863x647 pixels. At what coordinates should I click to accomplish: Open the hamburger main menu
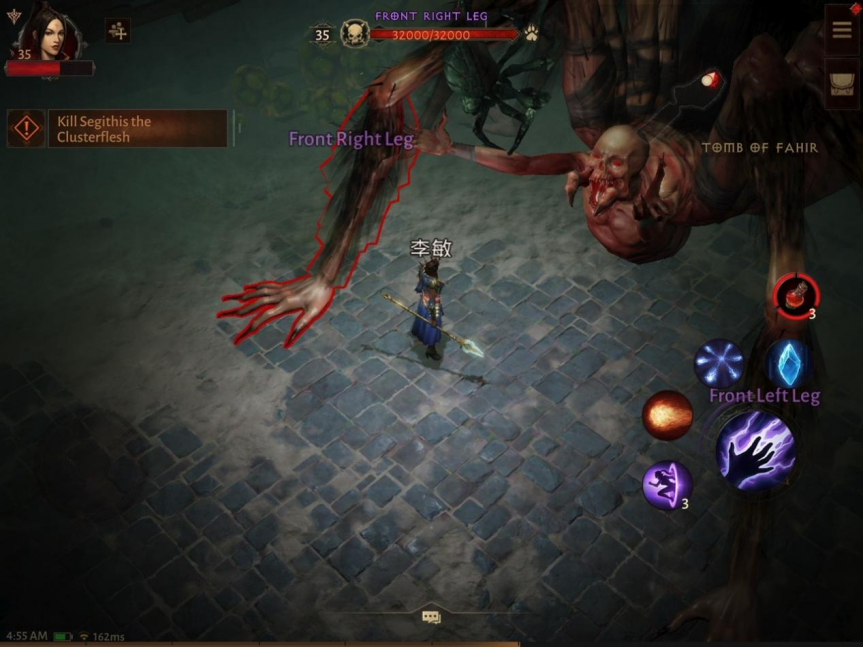point(842,29)
